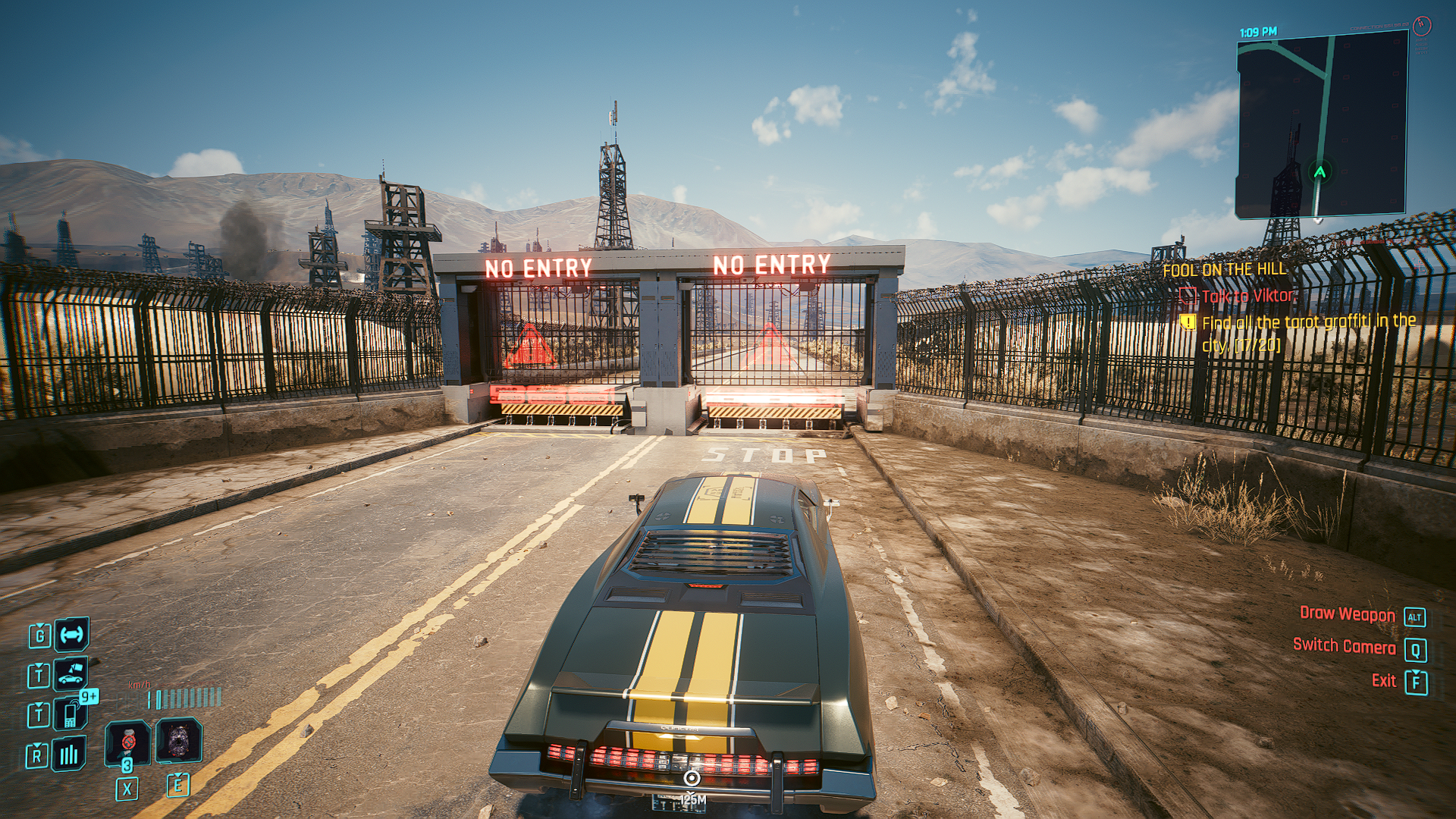This screenshot has height=819, width=1456.
Task: Select the healing inhaler consumable slot
Action: [x=127, y=742]
